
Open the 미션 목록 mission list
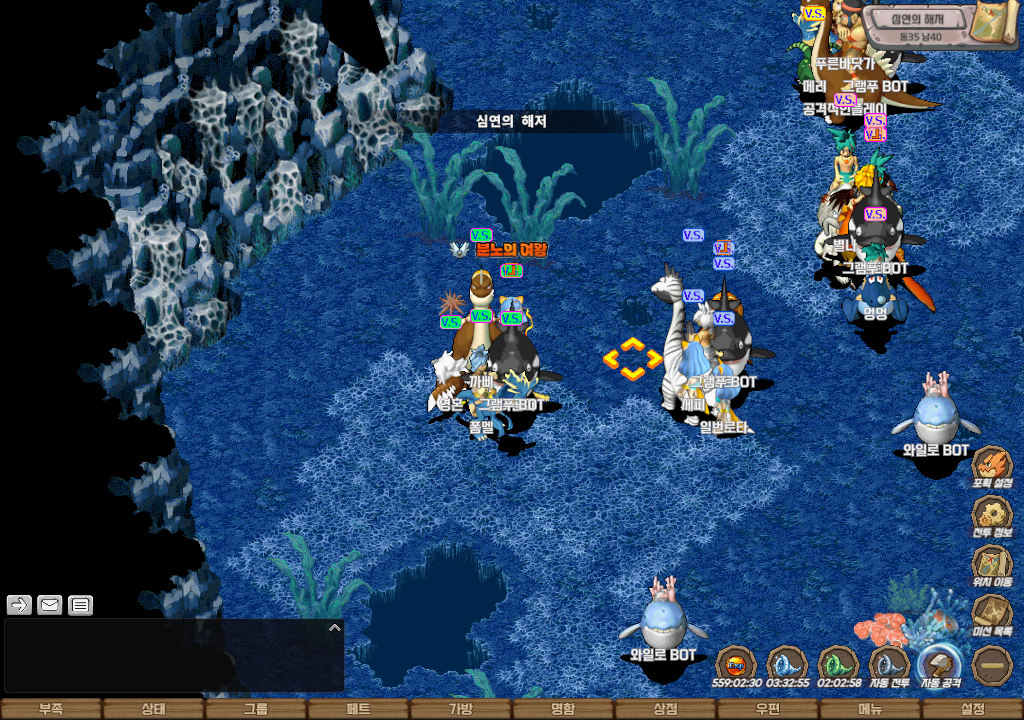point(992,614)
